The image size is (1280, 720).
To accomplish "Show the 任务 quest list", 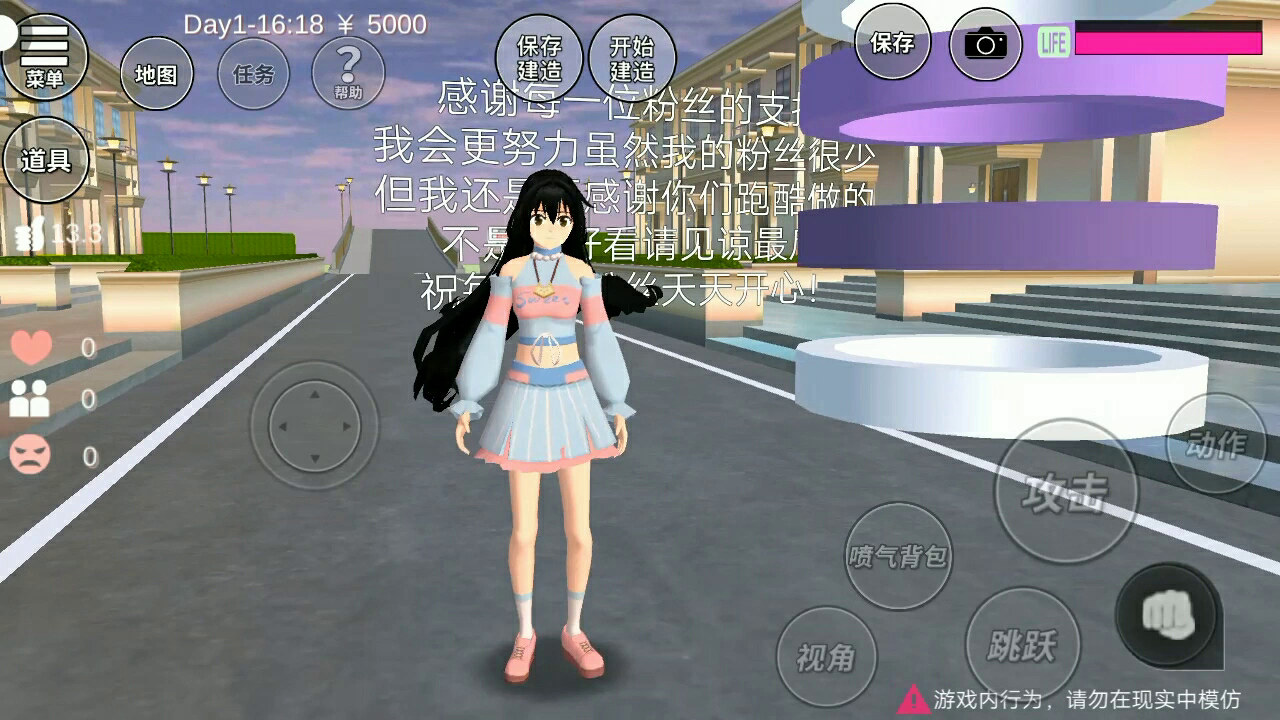I will pos(253,74).
